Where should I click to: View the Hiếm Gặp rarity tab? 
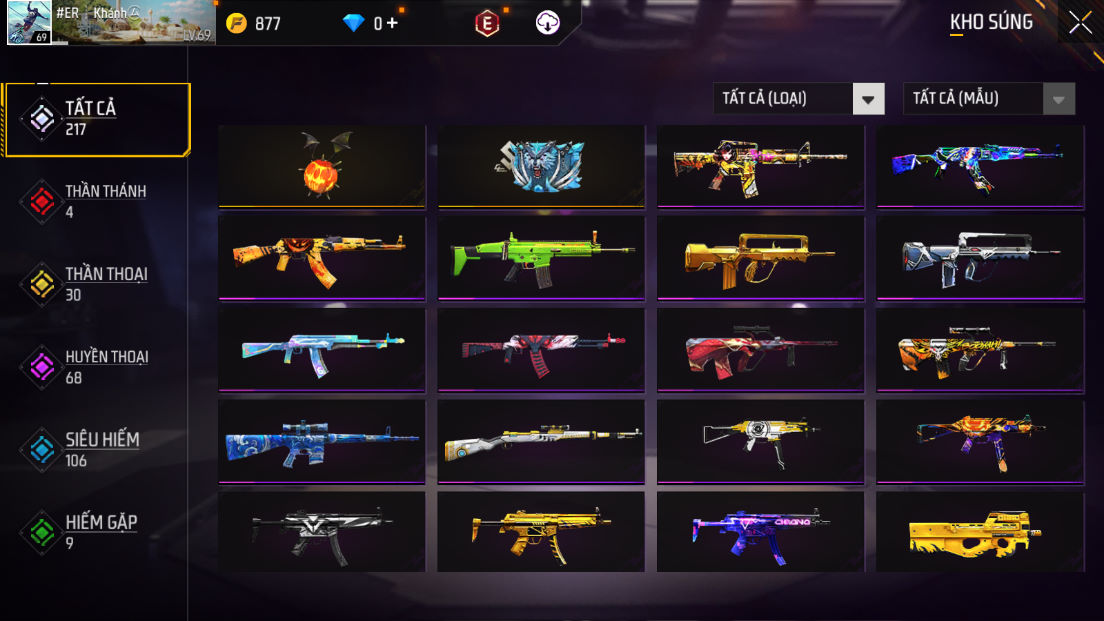click(96, 532)
